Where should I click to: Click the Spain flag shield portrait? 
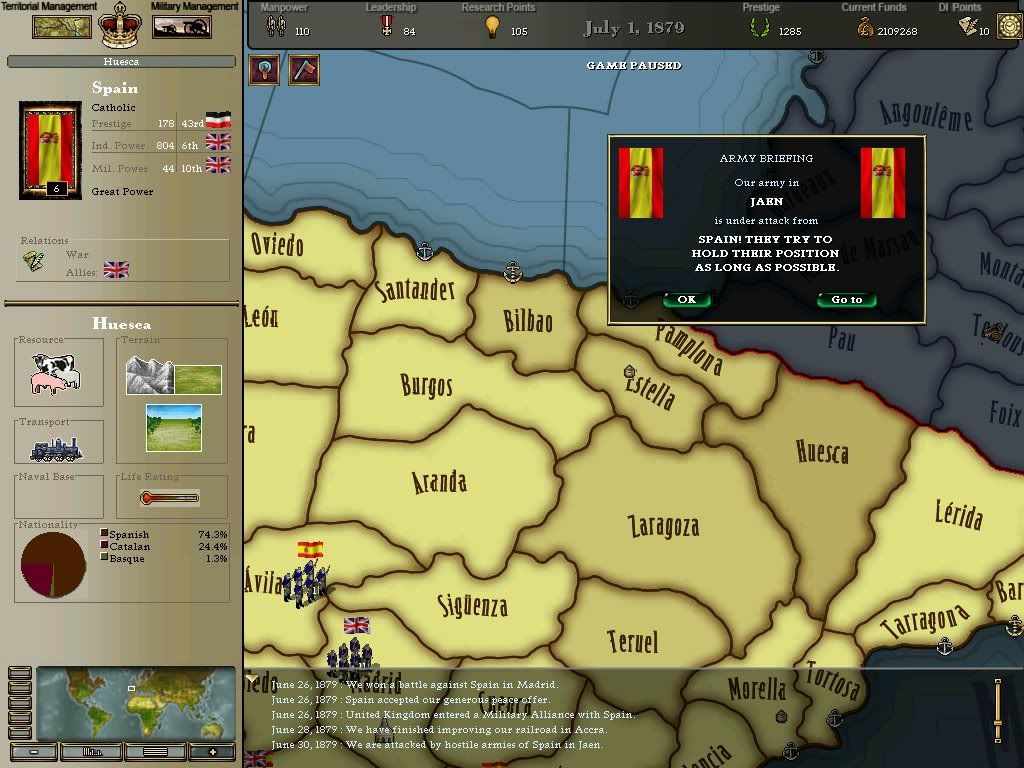point(50,149)
